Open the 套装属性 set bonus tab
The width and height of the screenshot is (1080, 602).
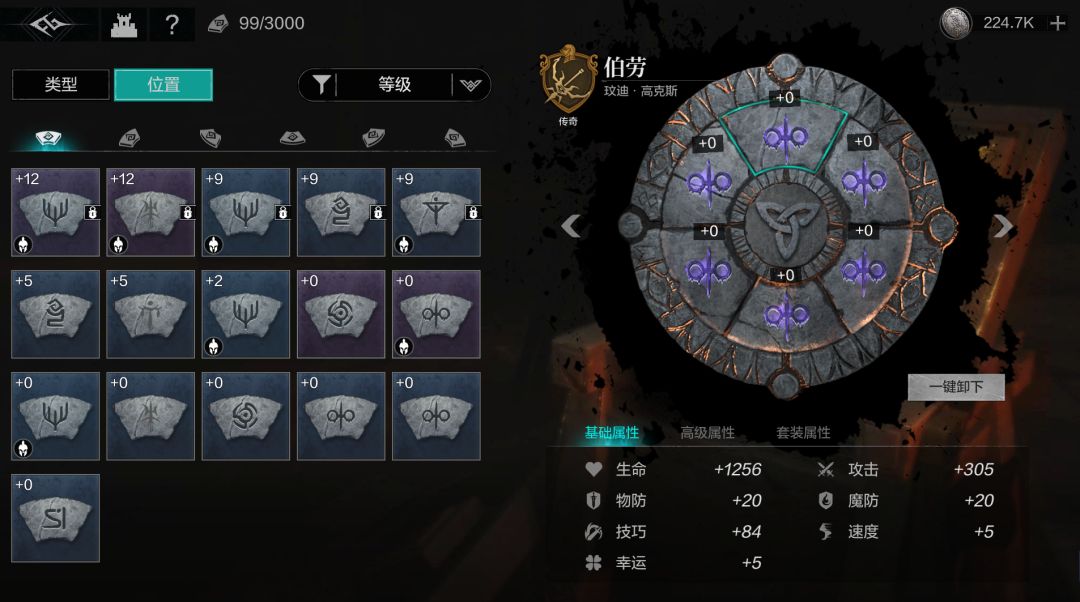[x=803, y=433]
